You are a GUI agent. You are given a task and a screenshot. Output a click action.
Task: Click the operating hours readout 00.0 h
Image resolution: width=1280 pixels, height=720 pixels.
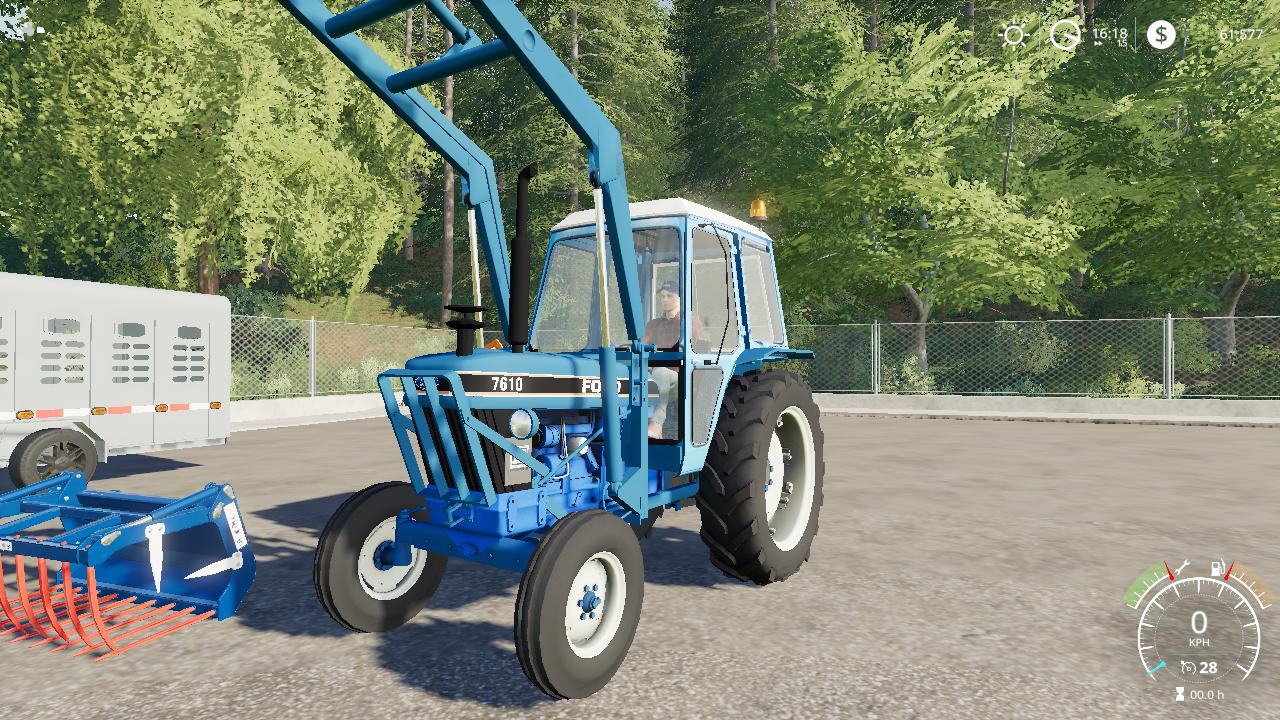1206,695
